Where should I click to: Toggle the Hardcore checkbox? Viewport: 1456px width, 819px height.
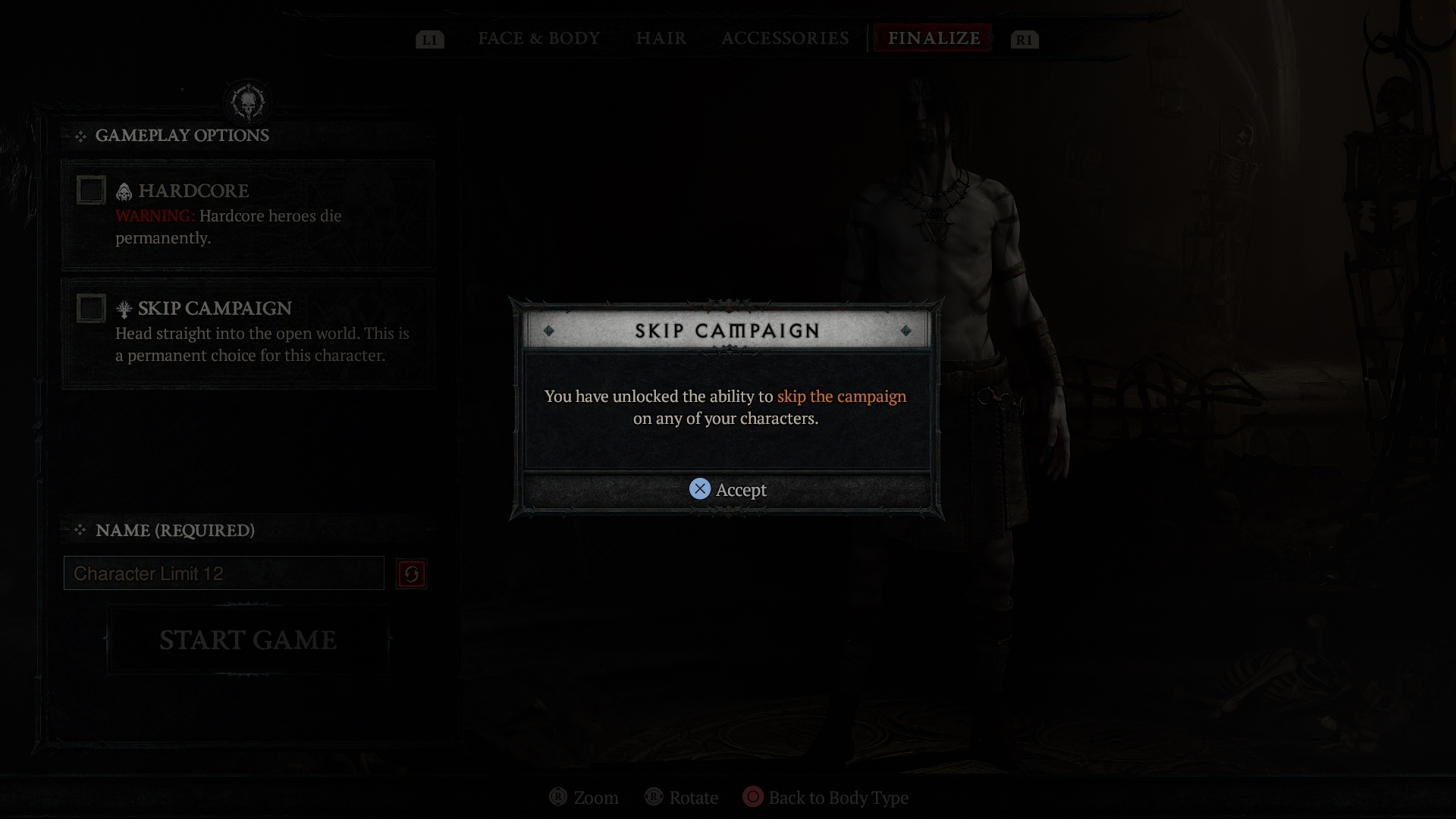click(x=91, y=190)
